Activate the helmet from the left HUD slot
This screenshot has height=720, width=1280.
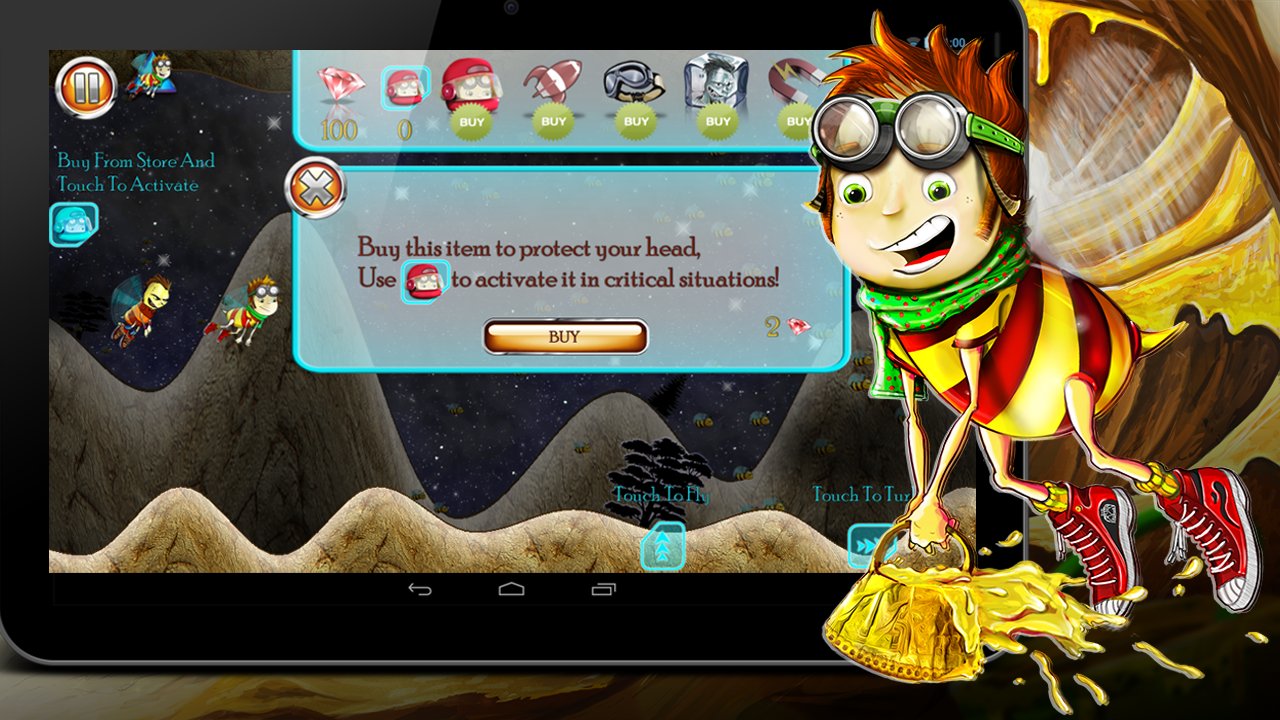tap(74, 224)
